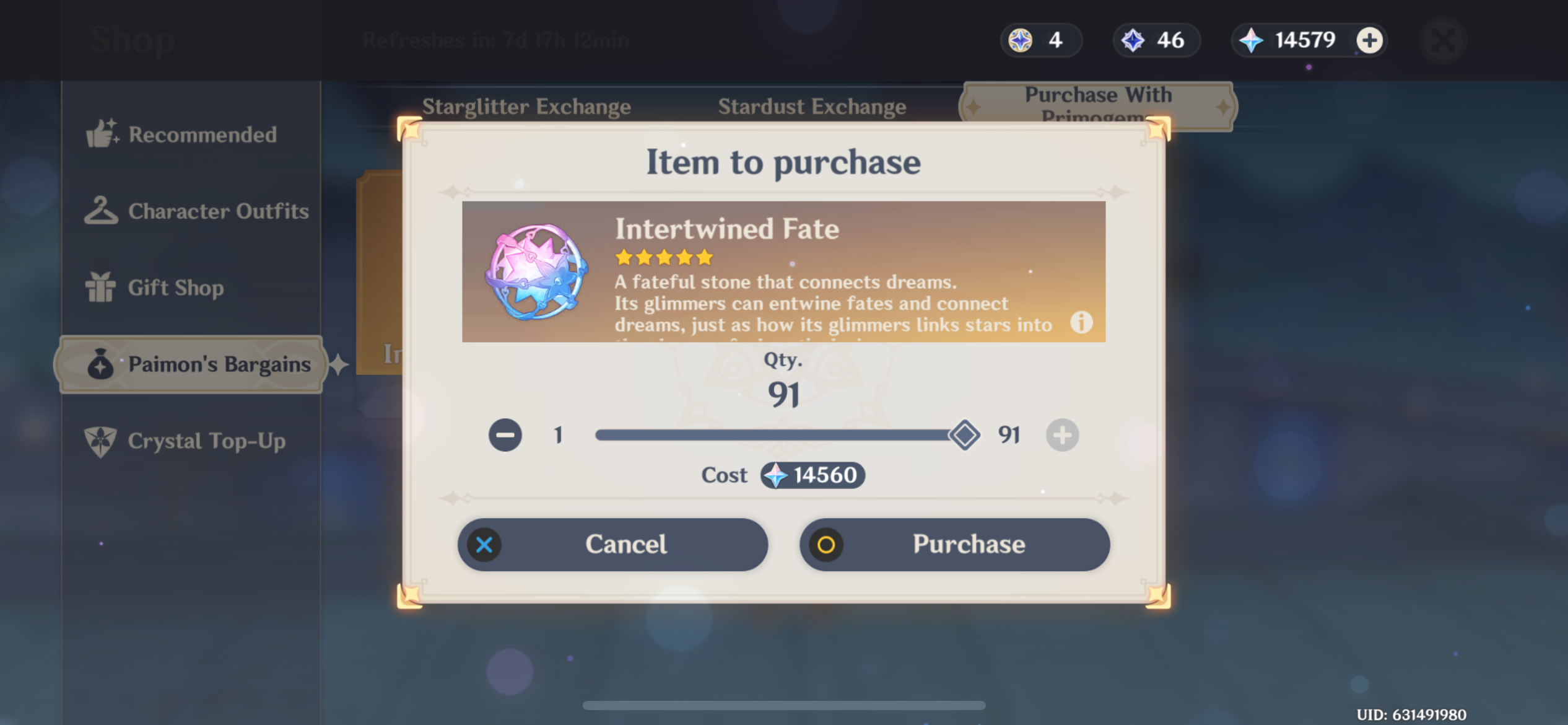Decrease quantity with the minus button
The height and width of the screenshot is (725, 1568).
505,434
